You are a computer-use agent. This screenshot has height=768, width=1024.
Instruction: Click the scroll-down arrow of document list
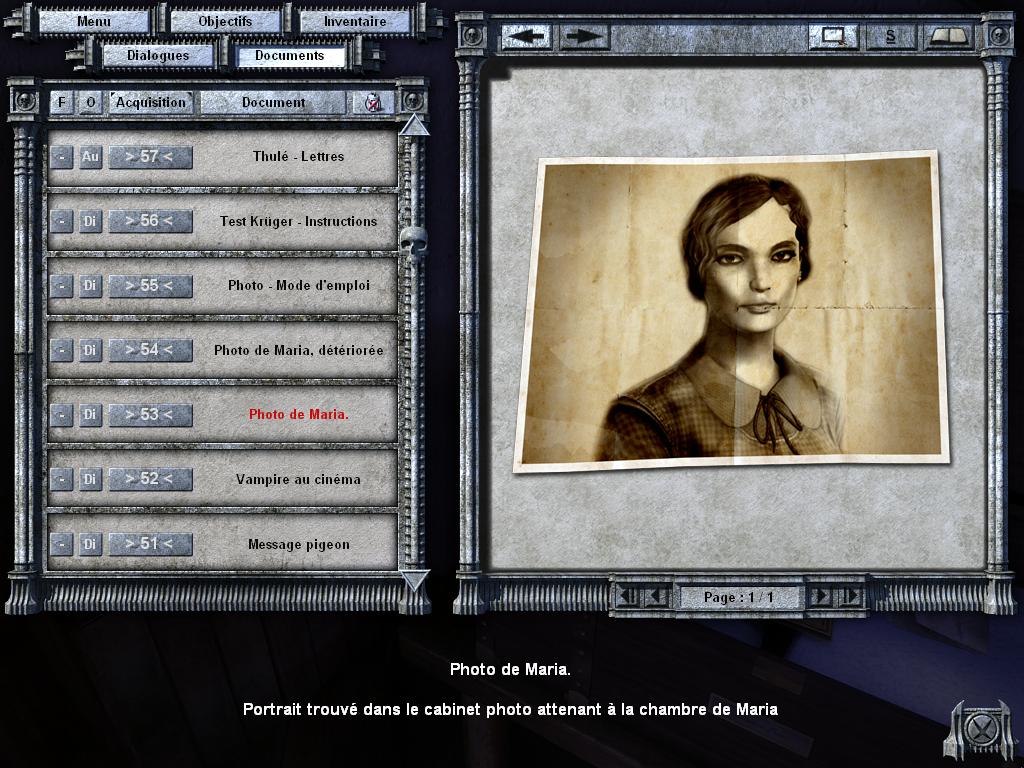414,579
